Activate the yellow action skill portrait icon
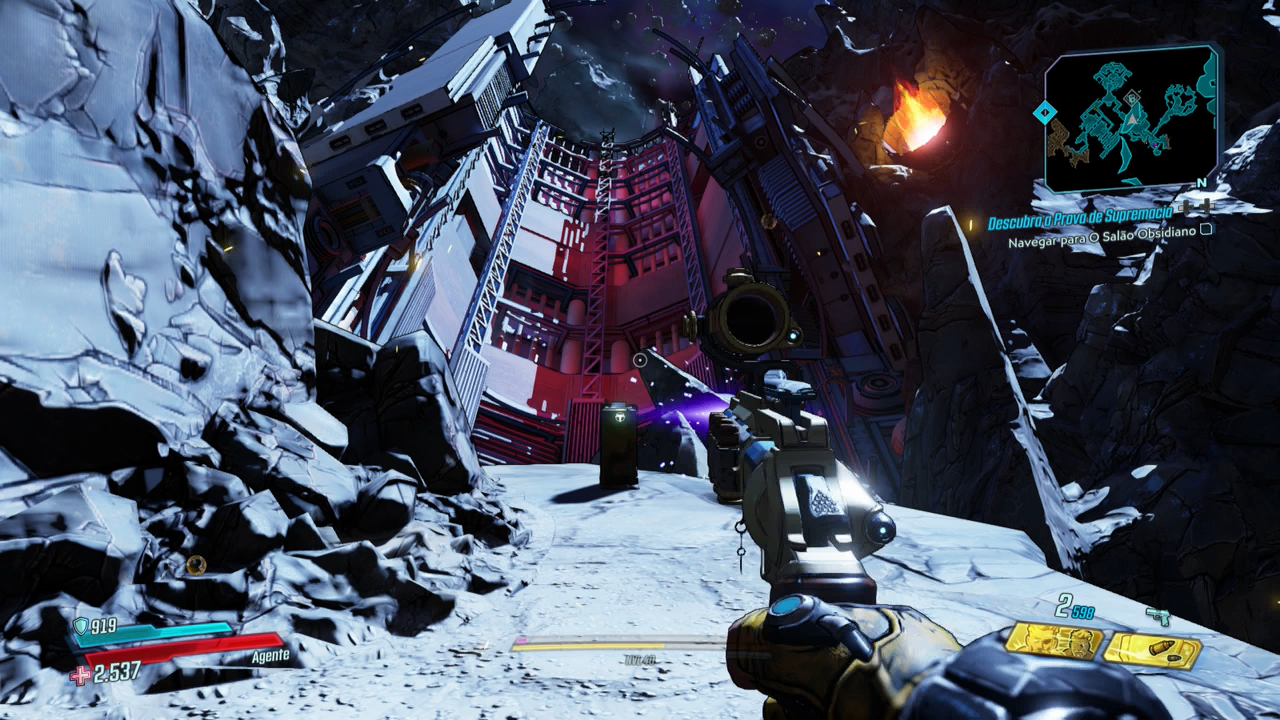 tap(1054, 642)
